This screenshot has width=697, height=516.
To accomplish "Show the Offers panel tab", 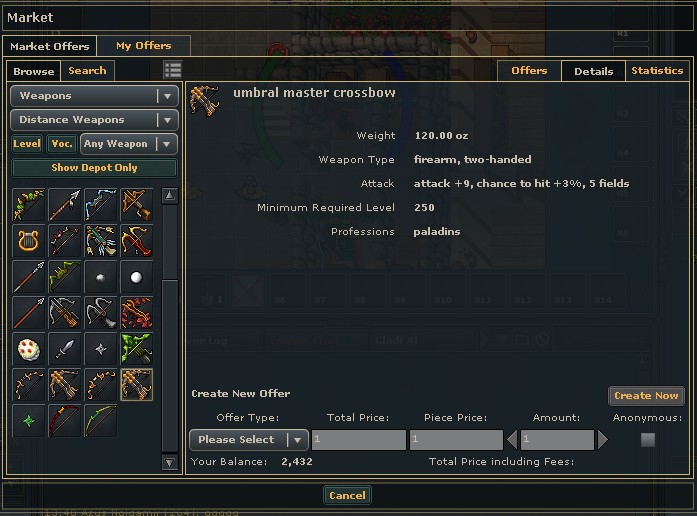I will pyautogui.click(x=529, y=71).
